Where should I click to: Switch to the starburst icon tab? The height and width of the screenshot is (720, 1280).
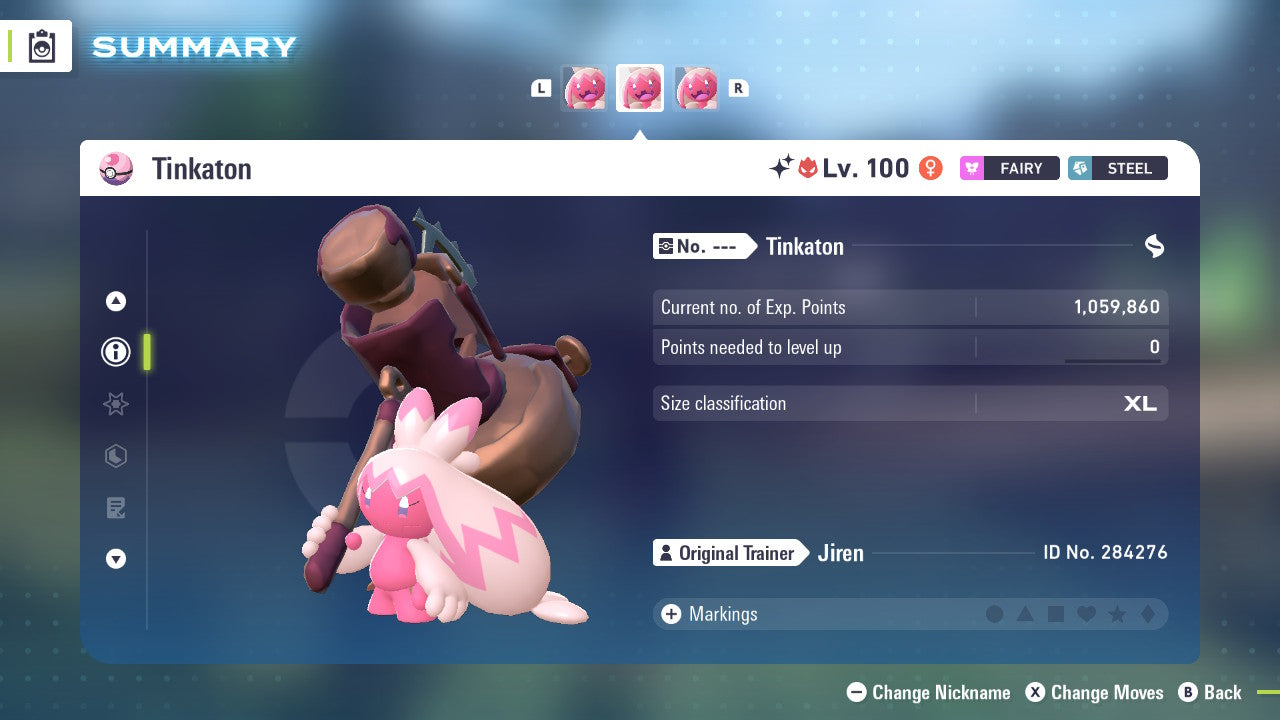116,404
